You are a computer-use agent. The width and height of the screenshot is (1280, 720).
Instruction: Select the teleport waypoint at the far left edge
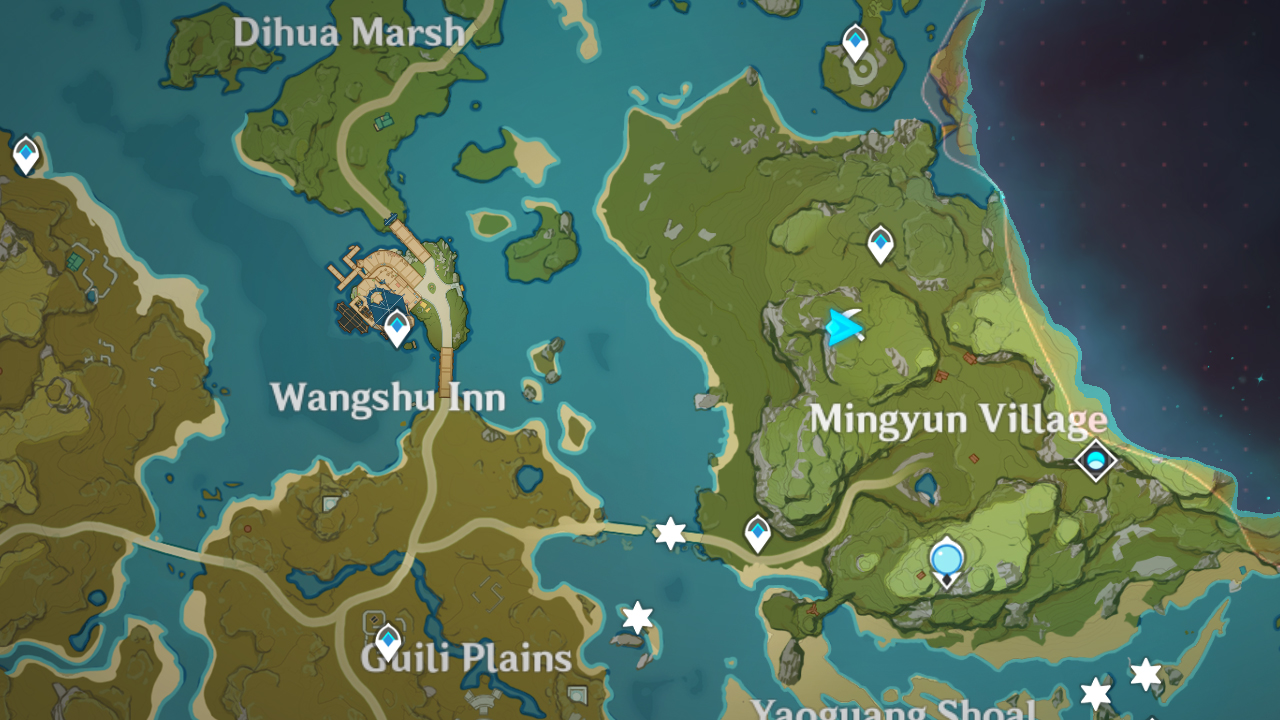[x=24, y=155]
